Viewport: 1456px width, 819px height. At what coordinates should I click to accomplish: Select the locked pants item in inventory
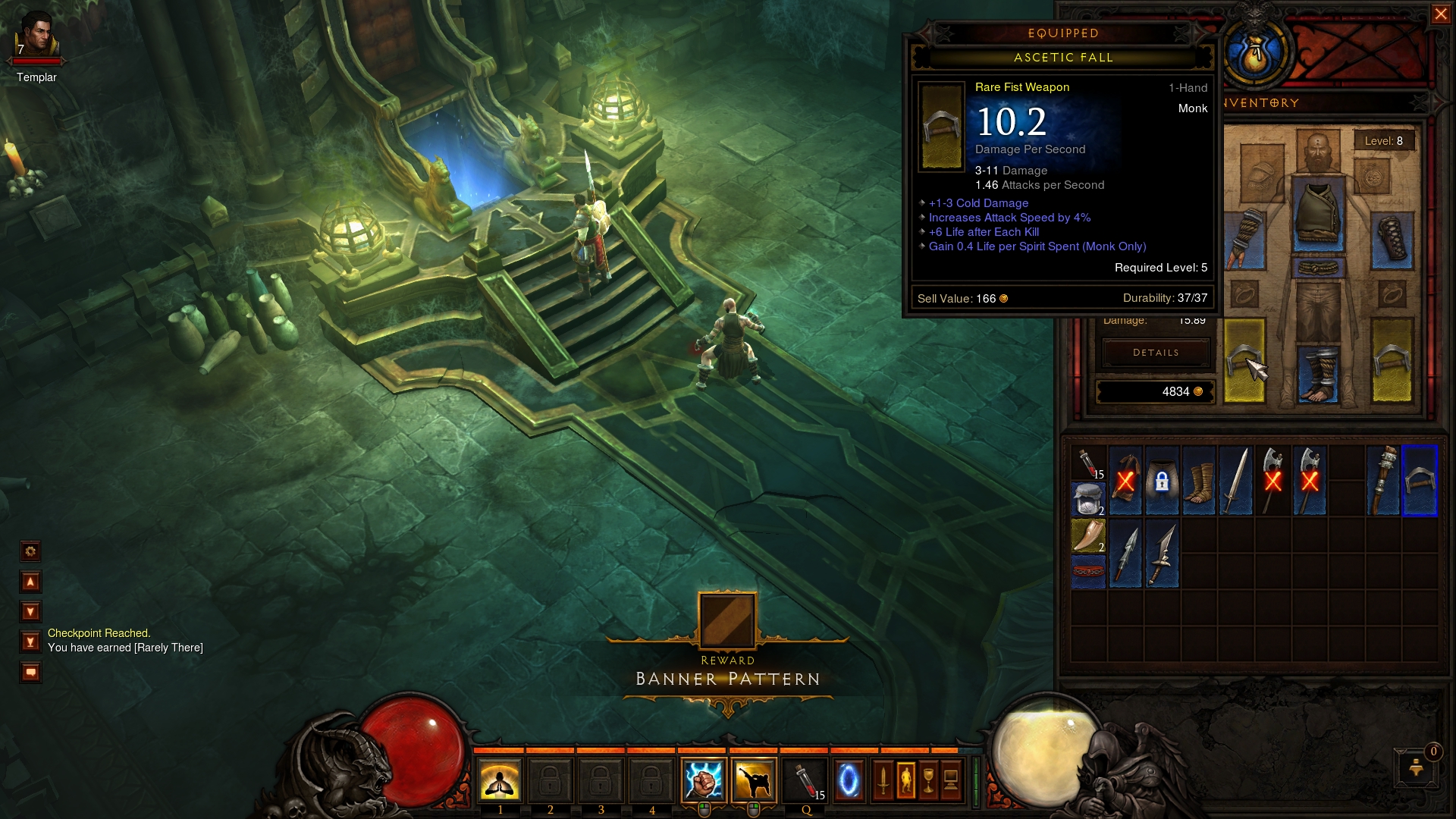pyautogui.click(x=1162, y=482)
